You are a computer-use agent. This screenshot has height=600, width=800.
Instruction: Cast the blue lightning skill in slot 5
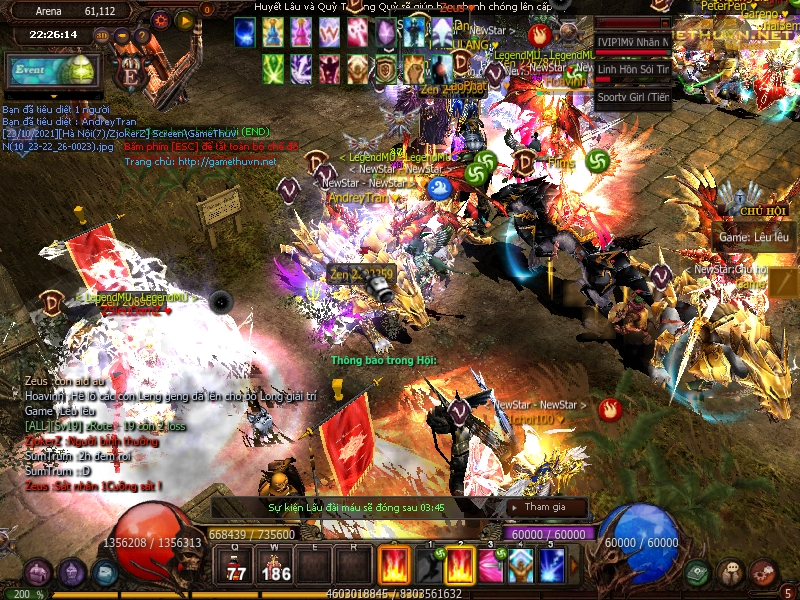click(551, 566)
